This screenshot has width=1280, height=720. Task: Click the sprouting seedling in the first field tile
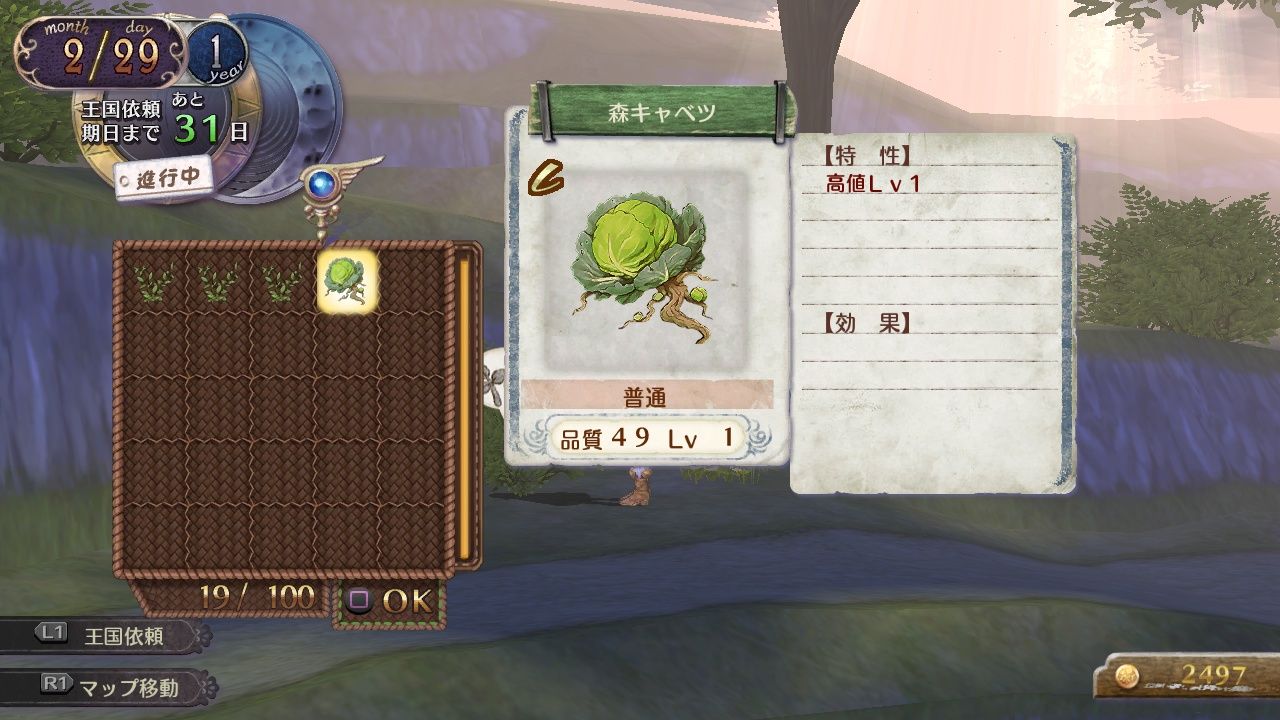point(150,283)
